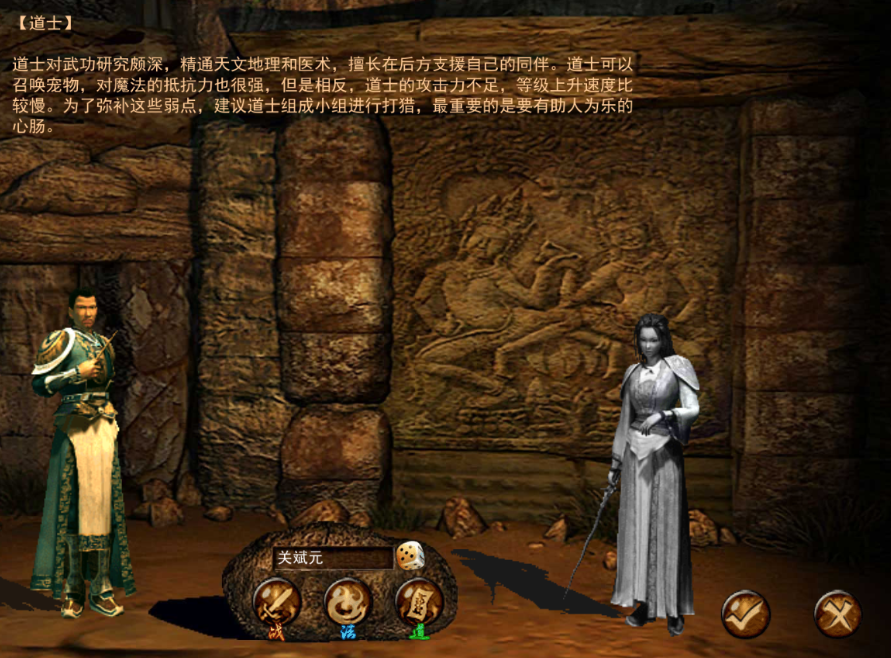Roll the dice for a random name
The height and width of the screenshot is (658, 891).
click(x=408, y=555)
